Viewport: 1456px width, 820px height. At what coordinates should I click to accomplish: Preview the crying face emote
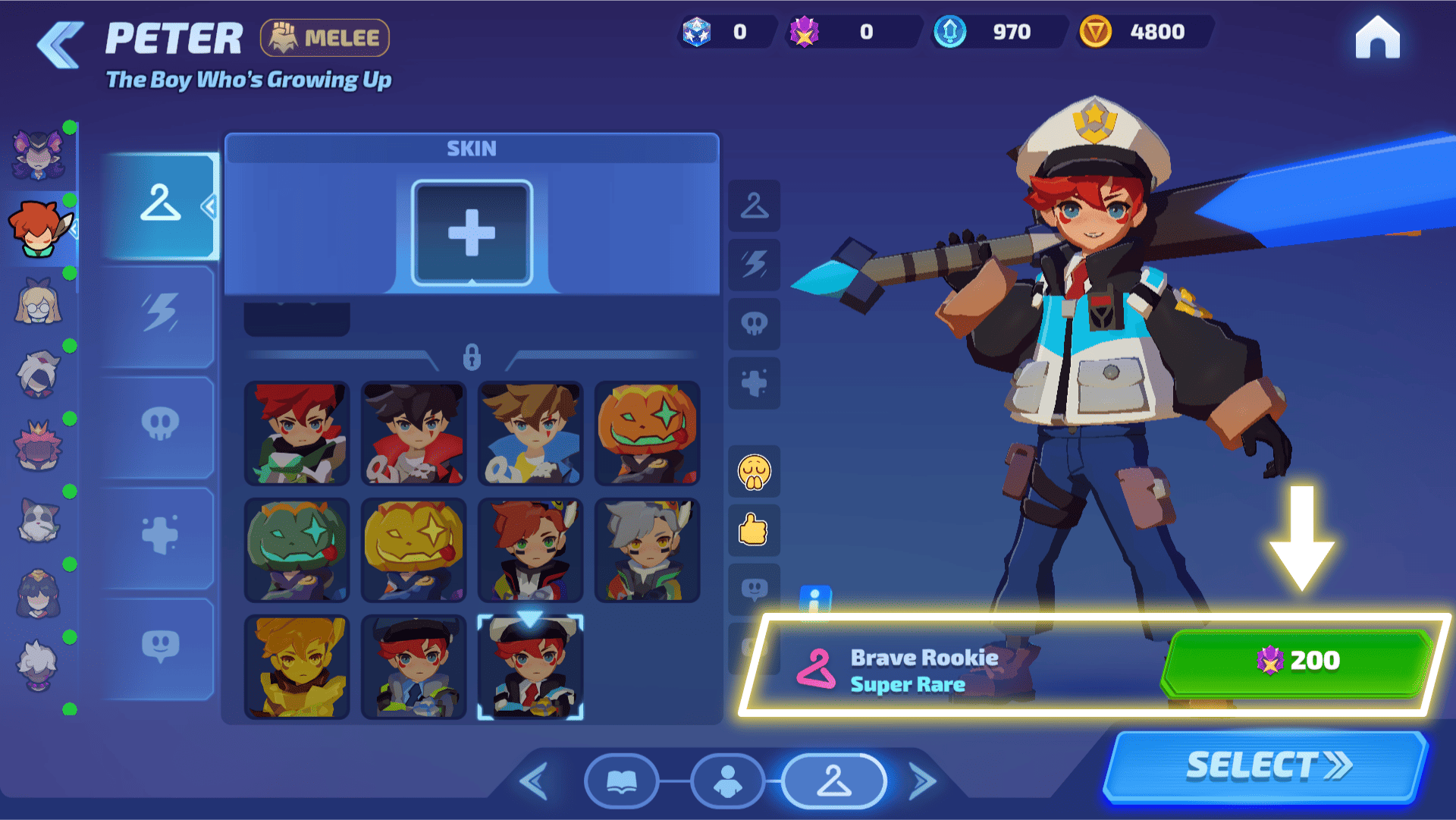[754, 472]
